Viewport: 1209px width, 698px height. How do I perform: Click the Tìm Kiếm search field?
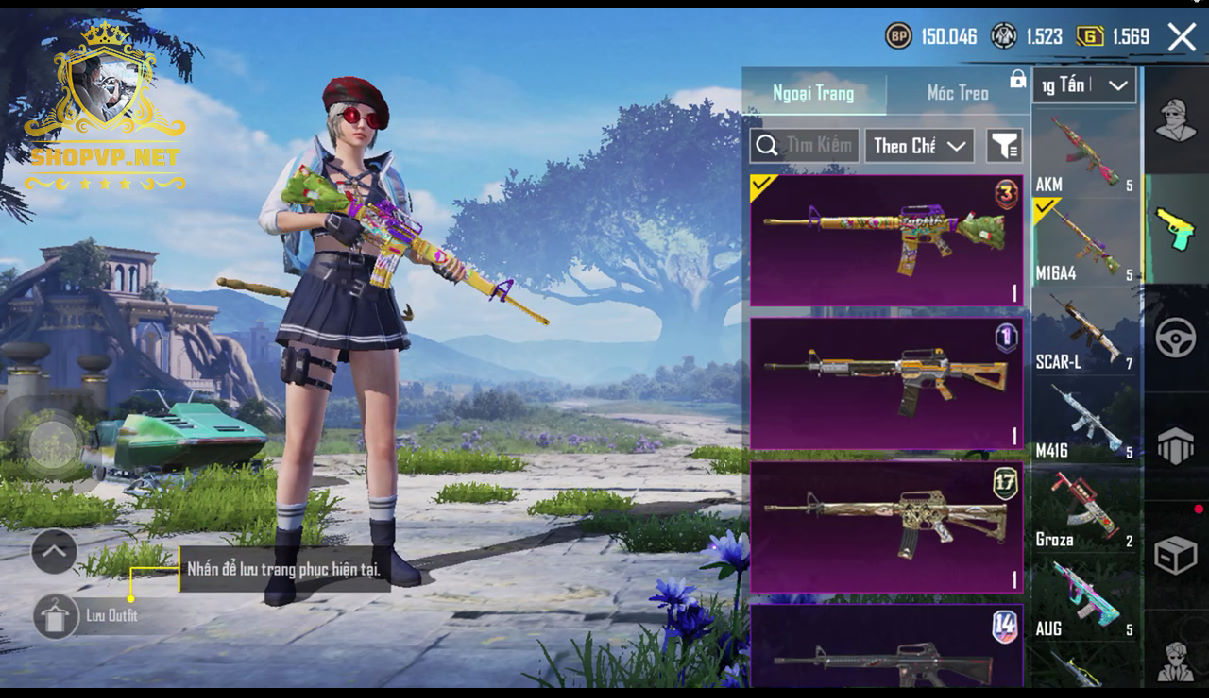click(x=805, y=146)
